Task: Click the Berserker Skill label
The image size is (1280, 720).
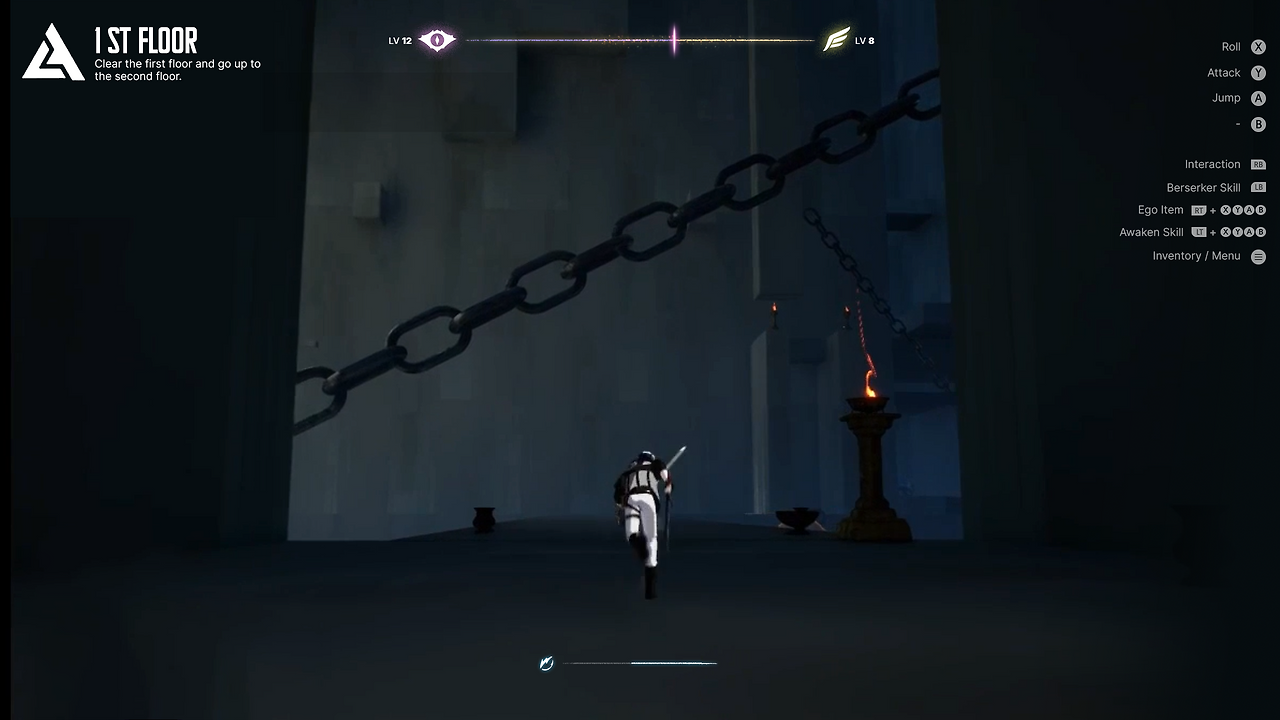Action: [x=1203, y=187]
